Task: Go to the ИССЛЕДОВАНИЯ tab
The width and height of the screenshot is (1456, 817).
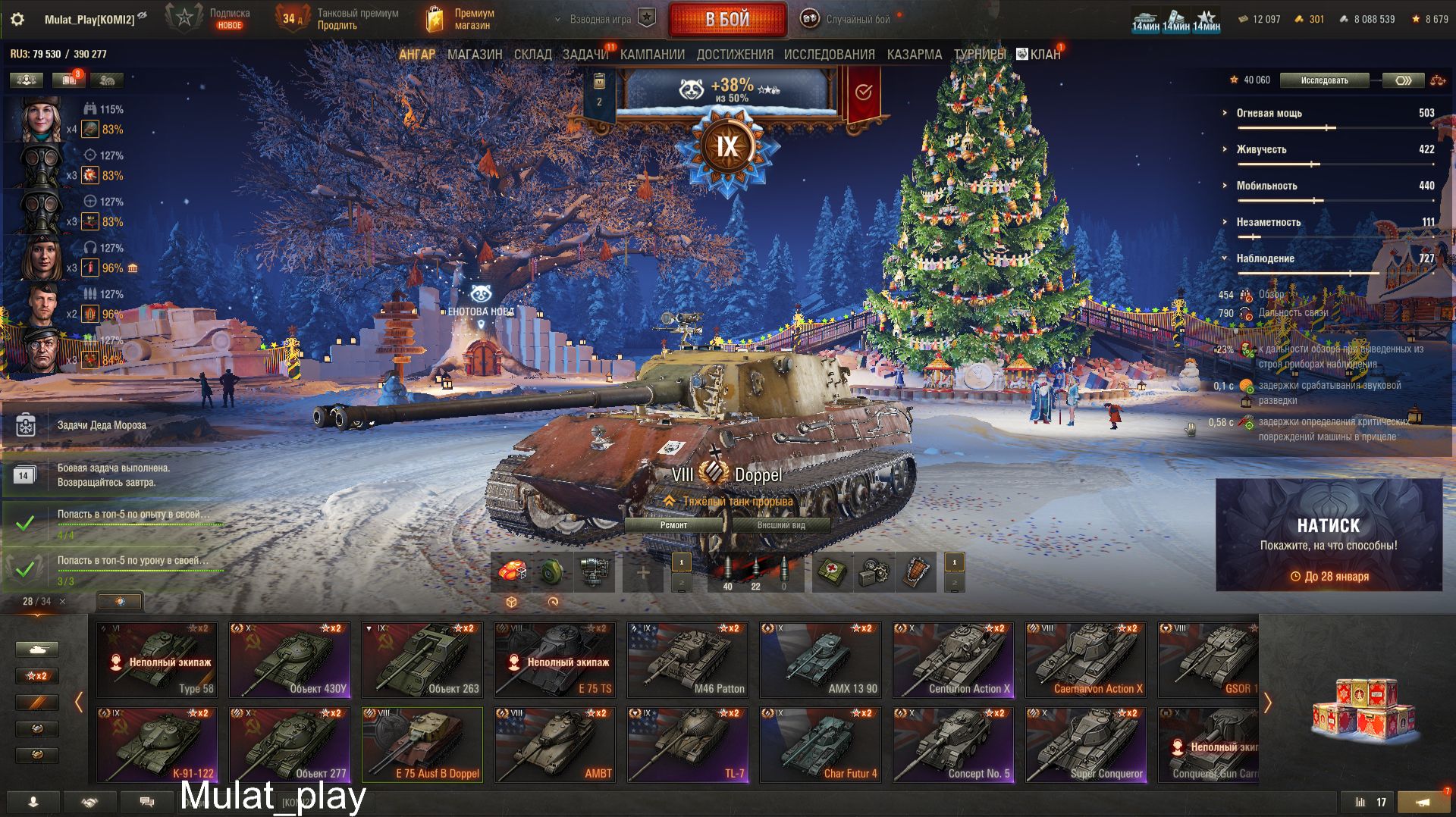Action: [x=829, y=55]
